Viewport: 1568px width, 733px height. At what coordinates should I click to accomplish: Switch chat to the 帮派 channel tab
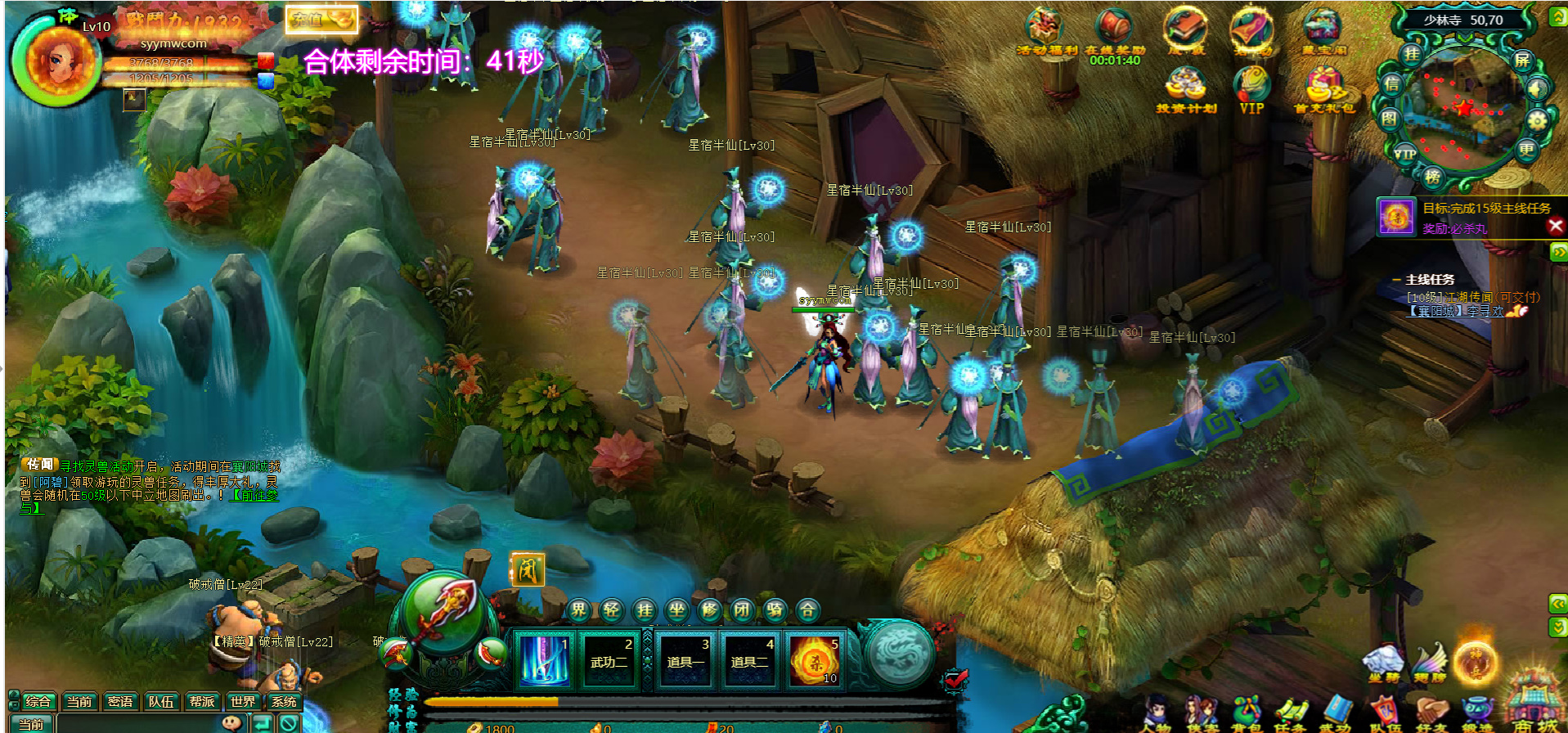click(x=201, y=702)
